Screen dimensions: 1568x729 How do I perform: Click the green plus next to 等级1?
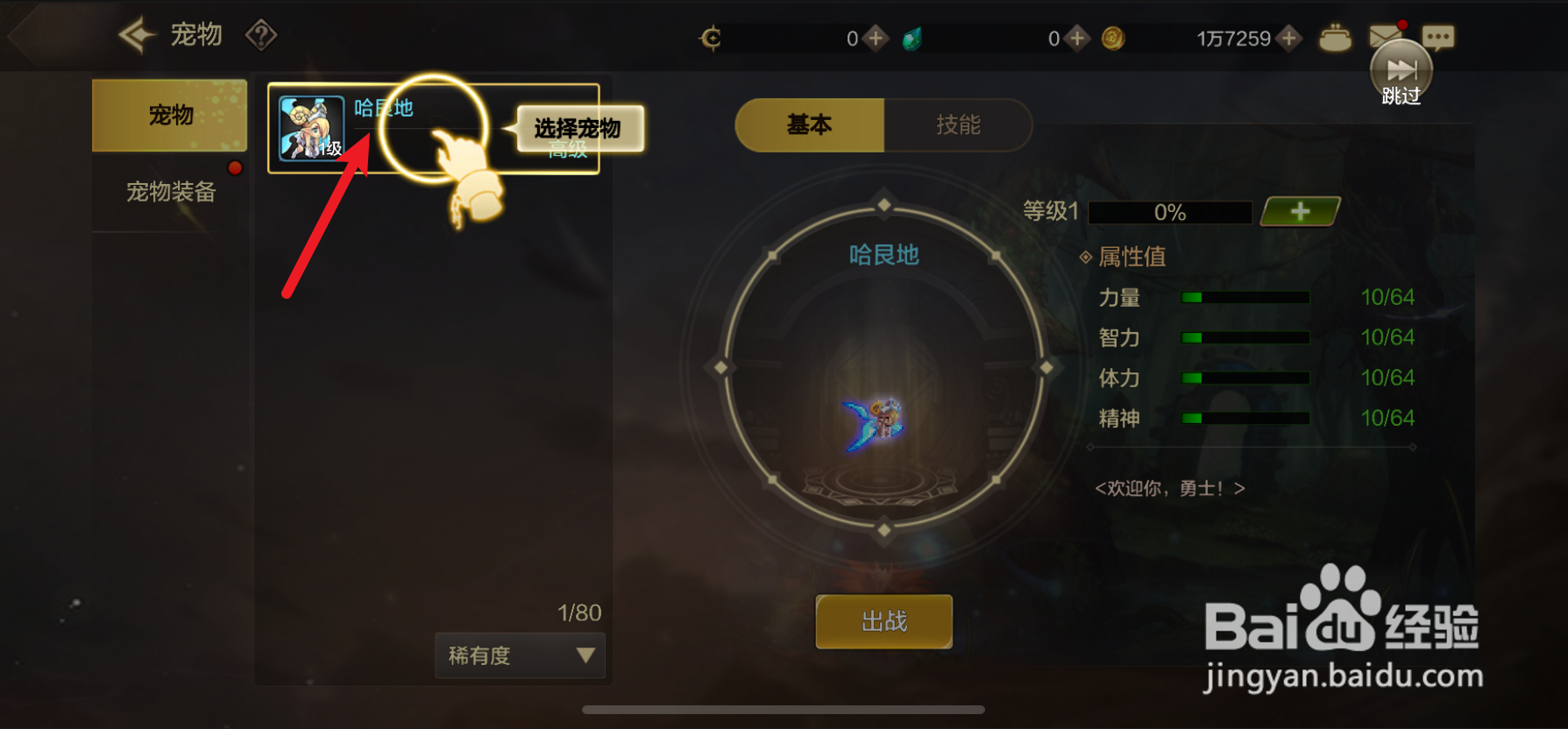(1299, 210)
